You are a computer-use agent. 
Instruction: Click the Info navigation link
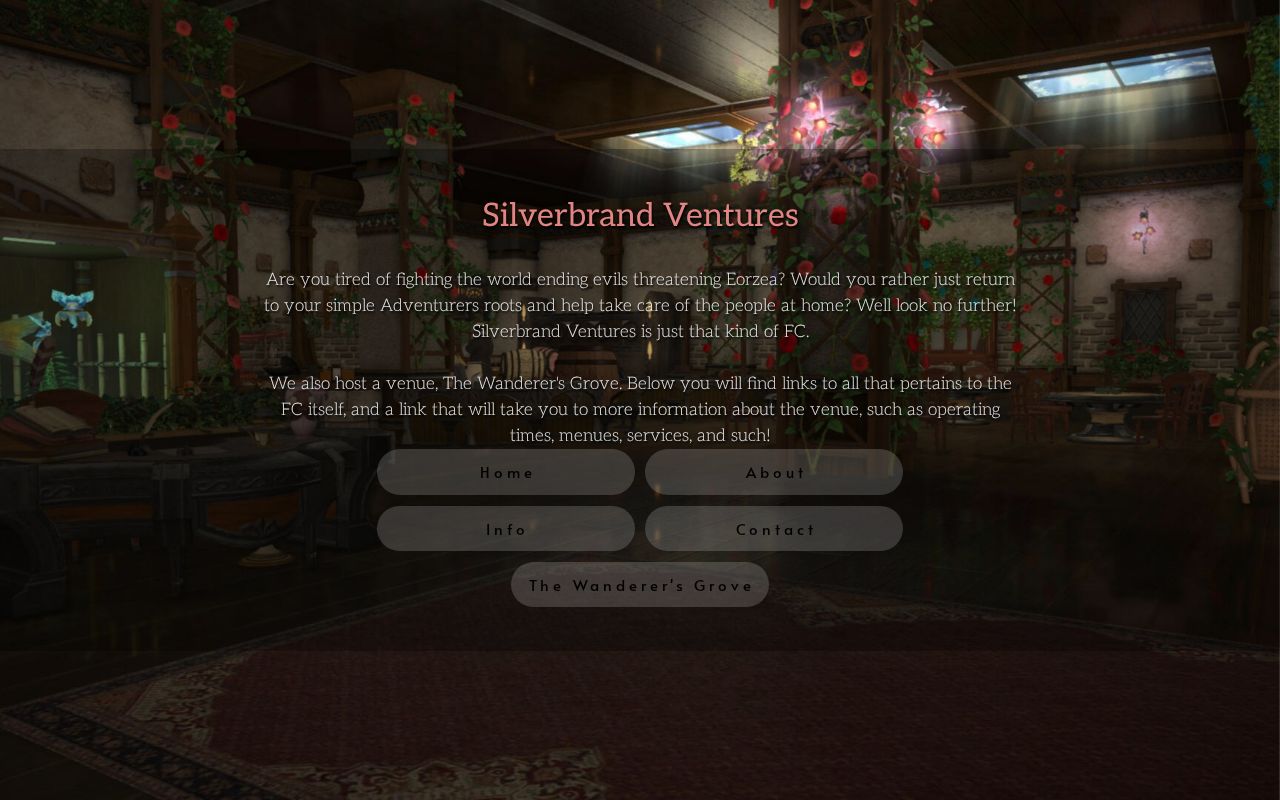tap(505, 529)
